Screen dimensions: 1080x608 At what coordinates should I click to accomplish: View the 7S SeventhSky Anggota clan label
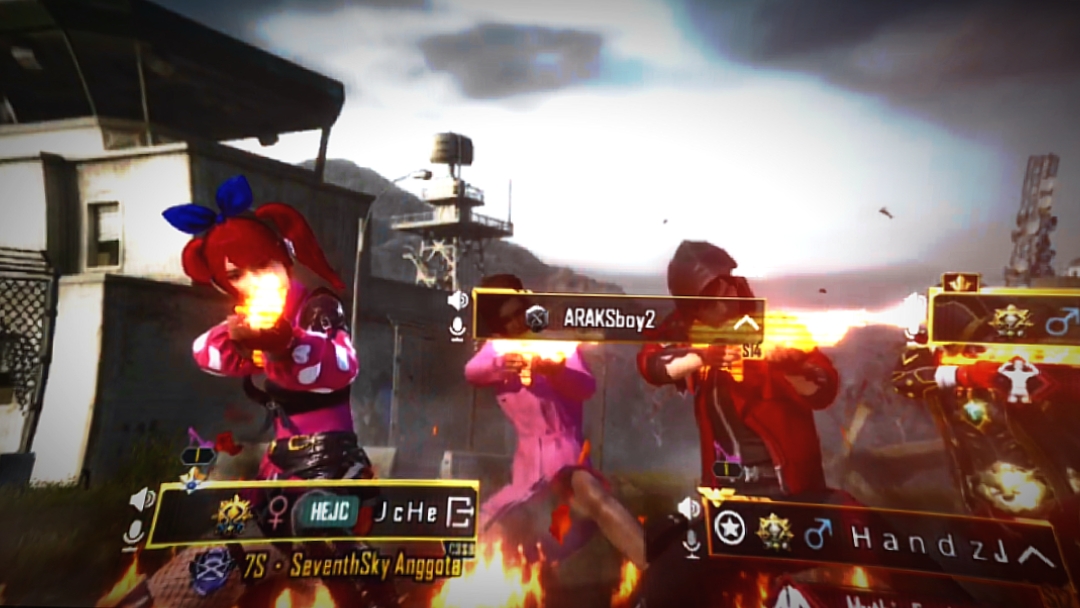coord(361,567)
